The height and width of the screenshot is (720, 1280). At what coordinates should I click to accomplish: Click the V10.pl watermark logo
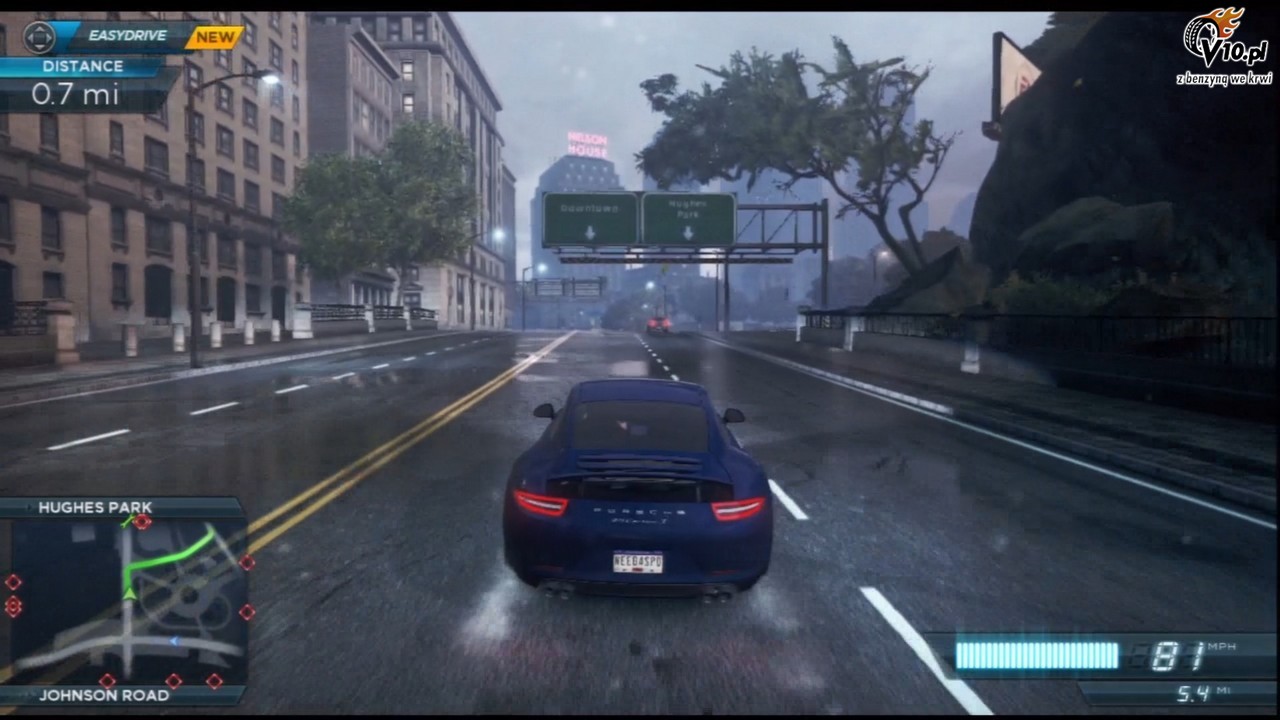pos(1223,46)
